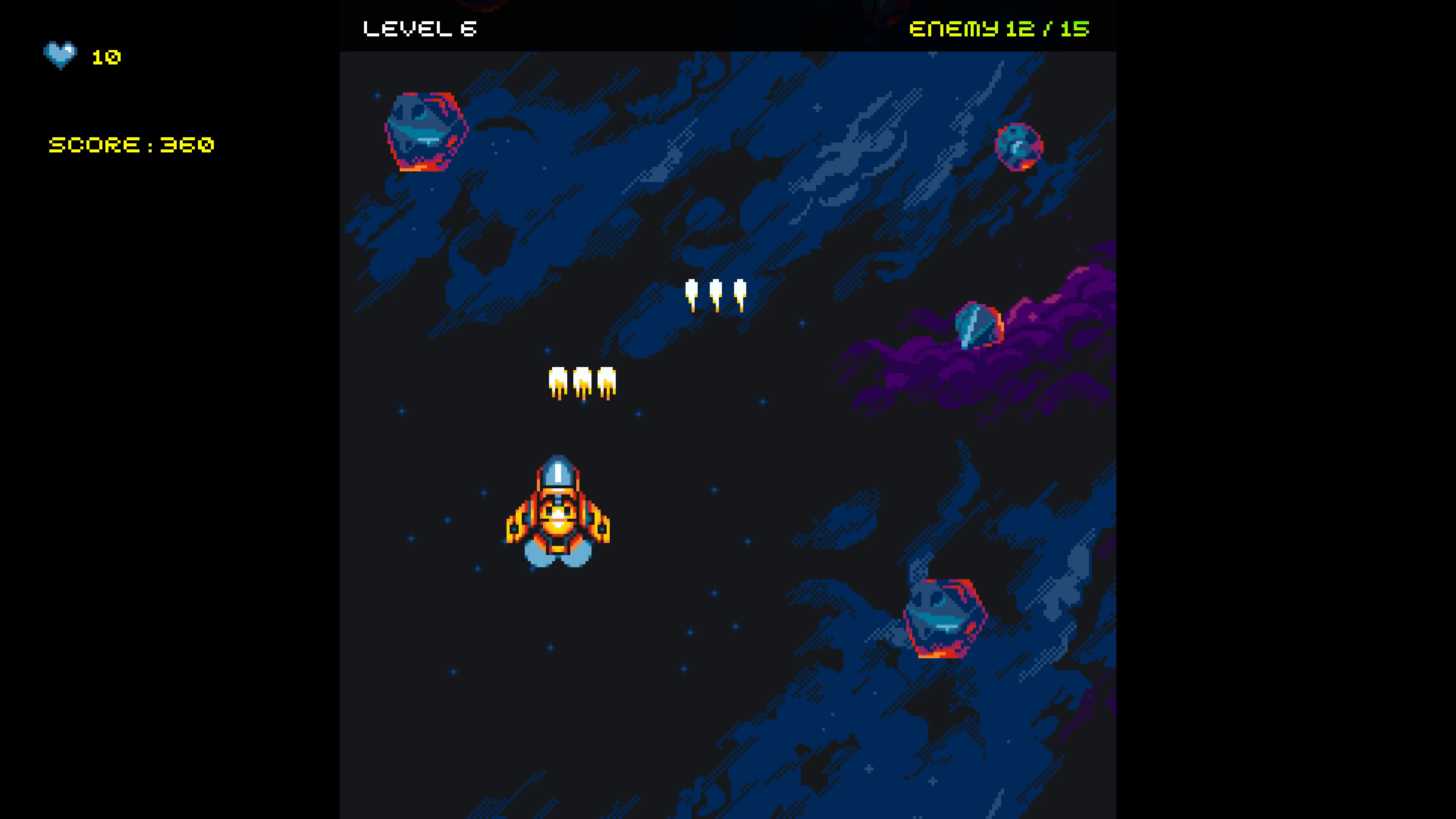This screenshot has width=1456, height=819.
Task: Click the lives count number 10
Action: pyautogui.click(x=106, y=56)
